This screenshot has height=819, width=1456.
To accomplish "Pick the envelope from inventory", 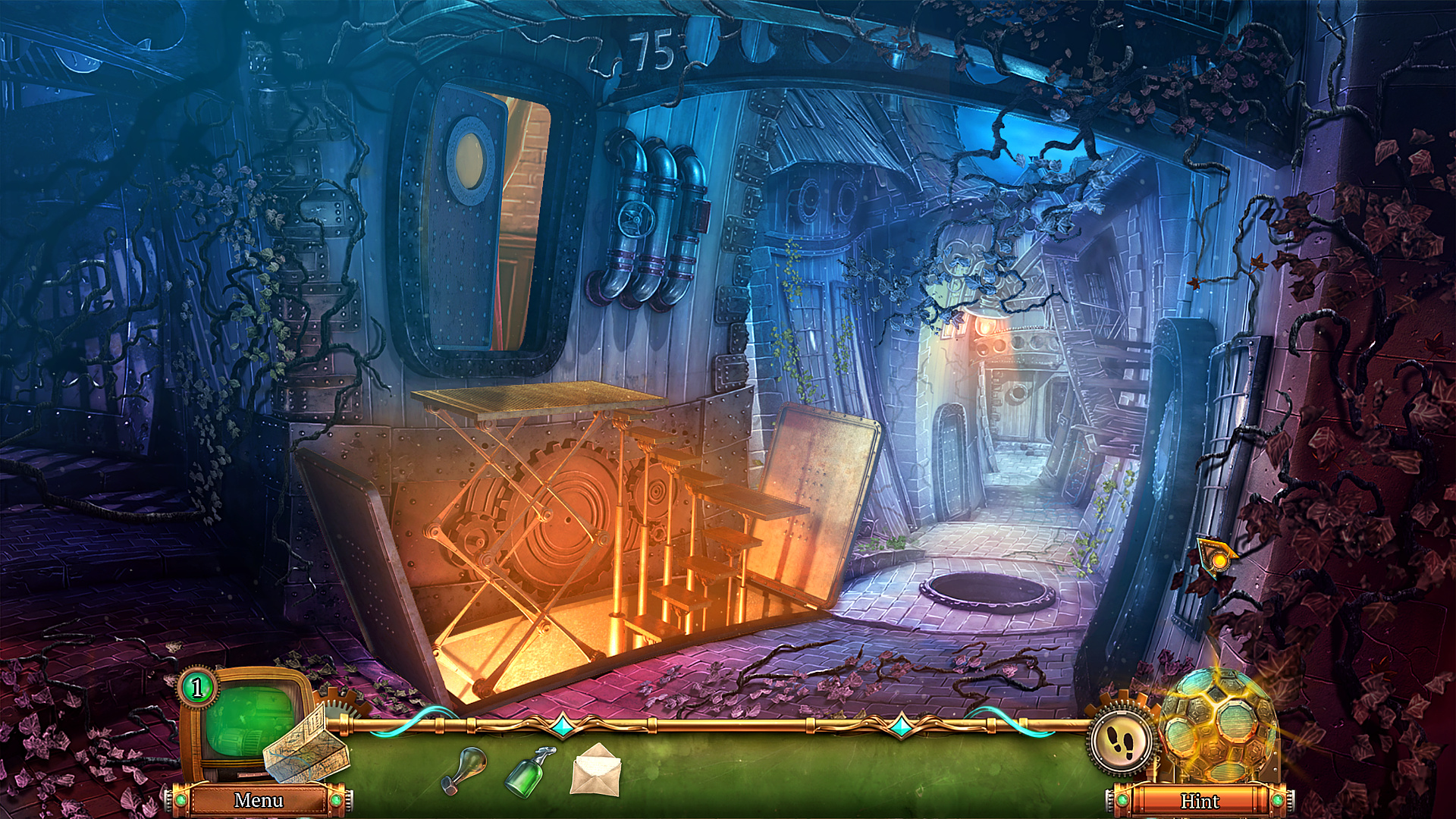I will tap(596, 769).
